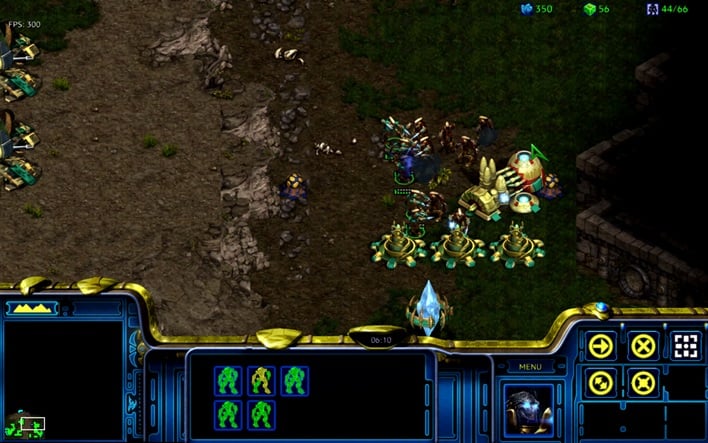
Task: Select the Attack crosshair command
Action: click(685, 346)
